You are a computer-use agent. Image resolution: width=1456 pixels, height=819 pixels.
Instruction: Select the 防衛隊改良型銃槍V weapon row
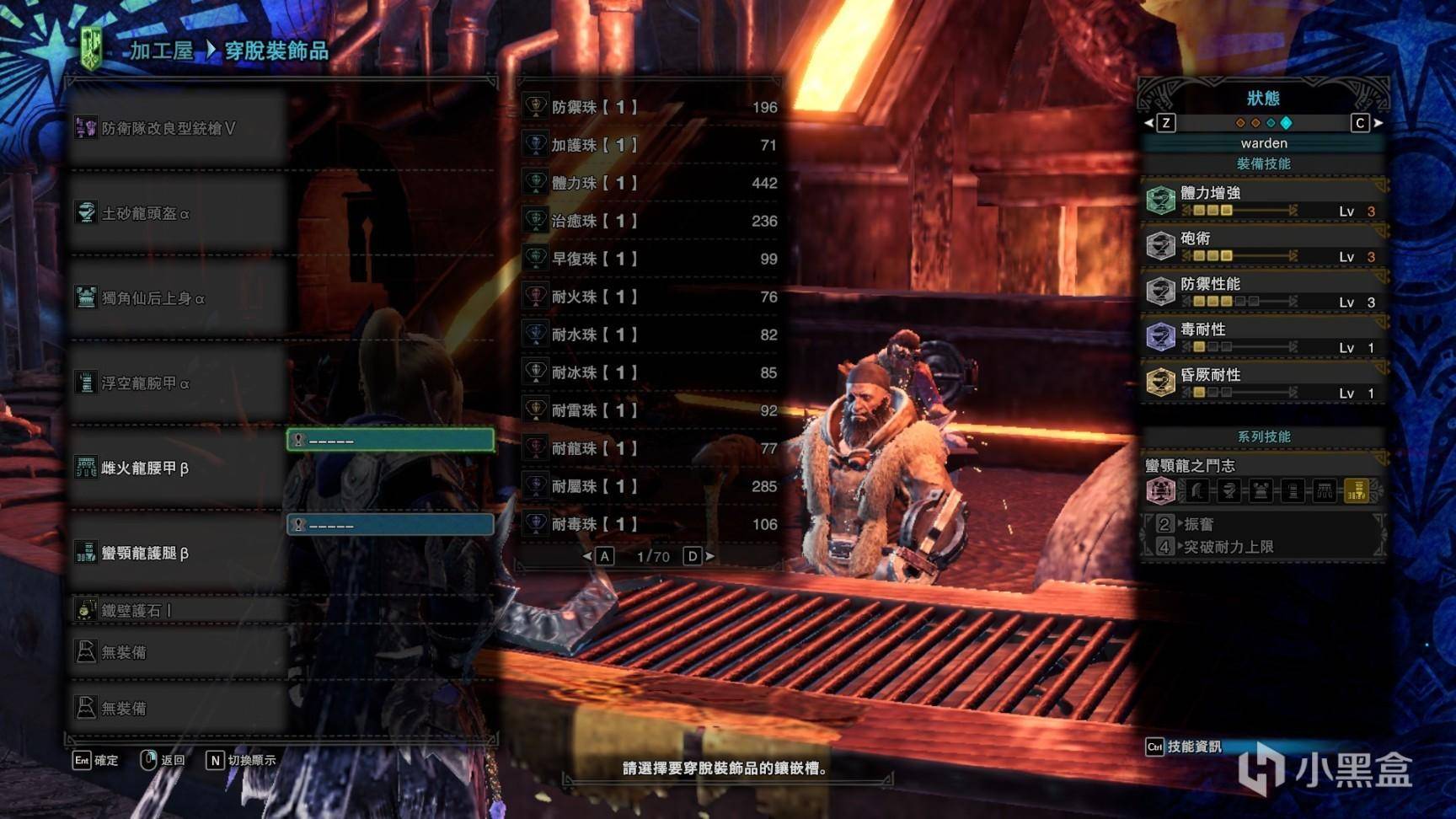[169, 128]
